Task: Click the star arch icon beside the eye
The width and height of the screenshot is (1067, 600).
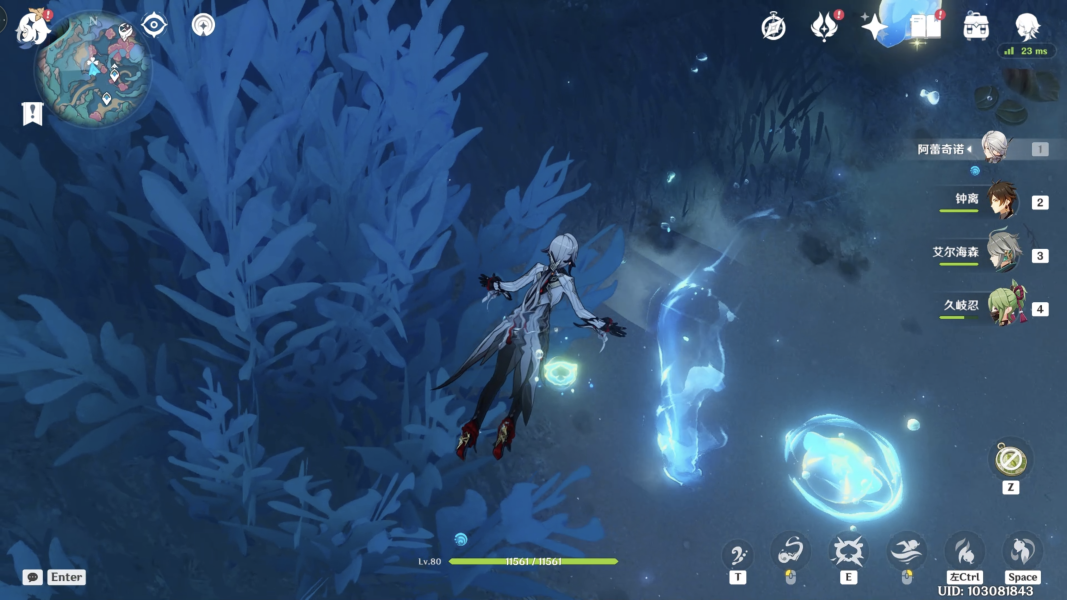Action: tap(203, 26)
